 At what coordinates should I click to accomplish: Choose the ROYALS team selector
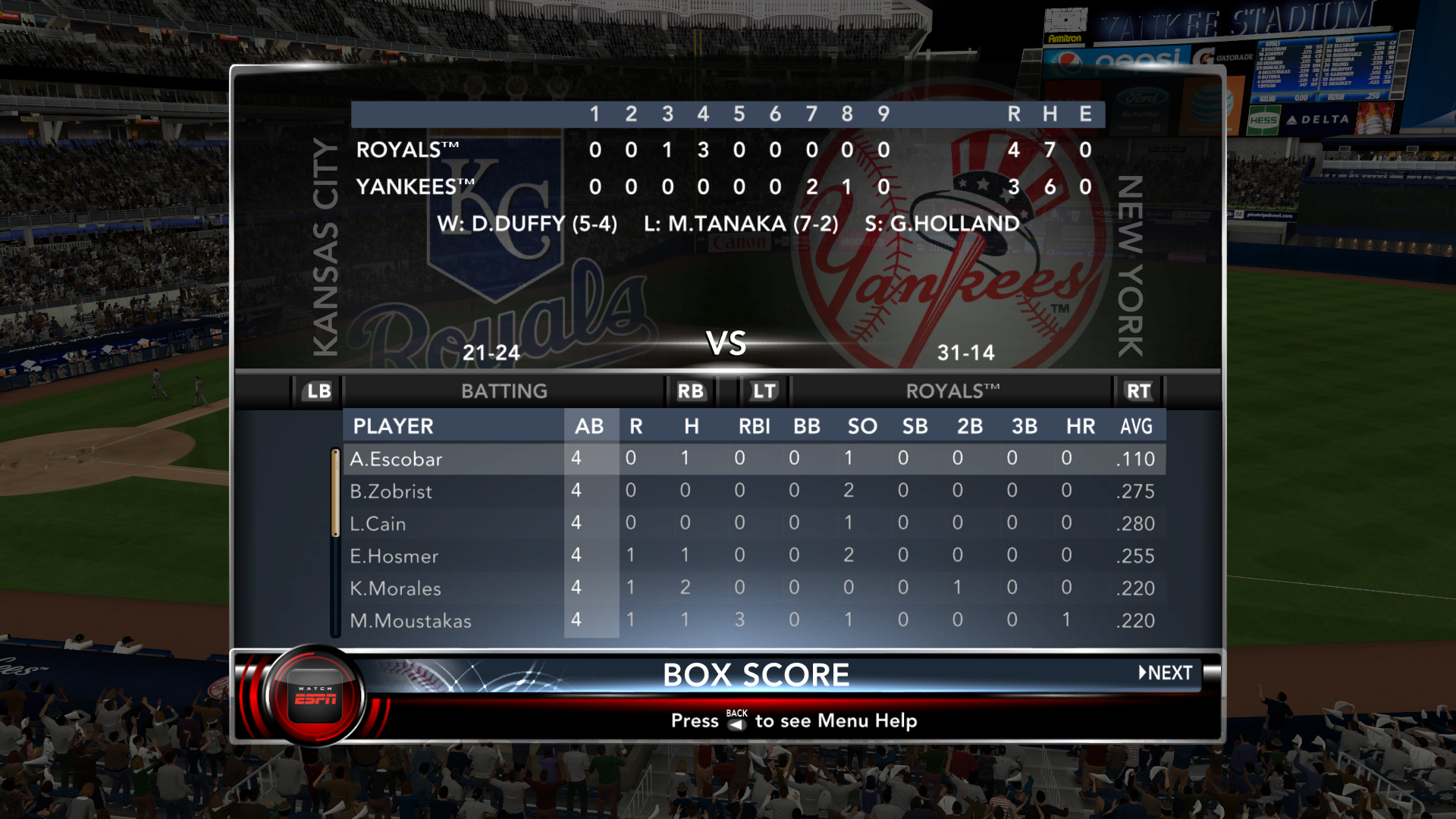pos(952,391)
